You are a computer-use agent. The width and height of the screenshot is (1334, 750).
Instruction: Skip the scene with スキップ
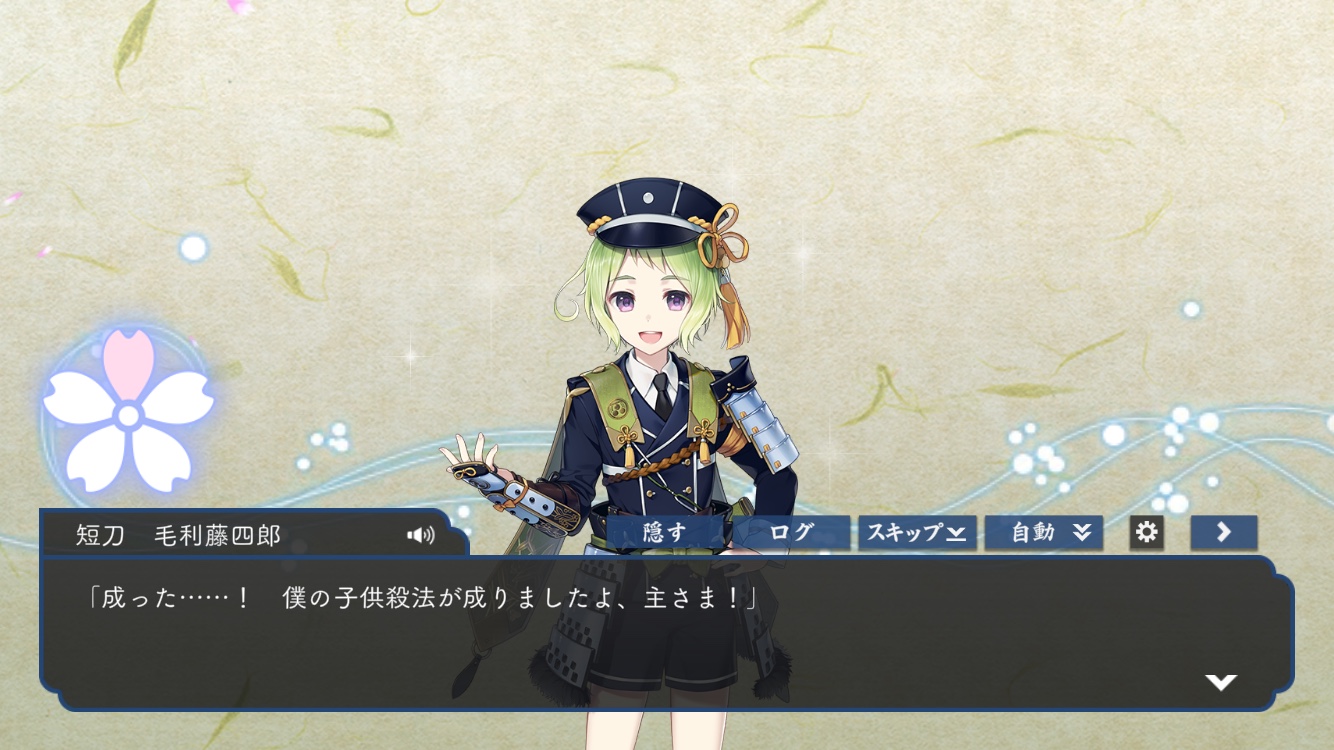[916, 533]
